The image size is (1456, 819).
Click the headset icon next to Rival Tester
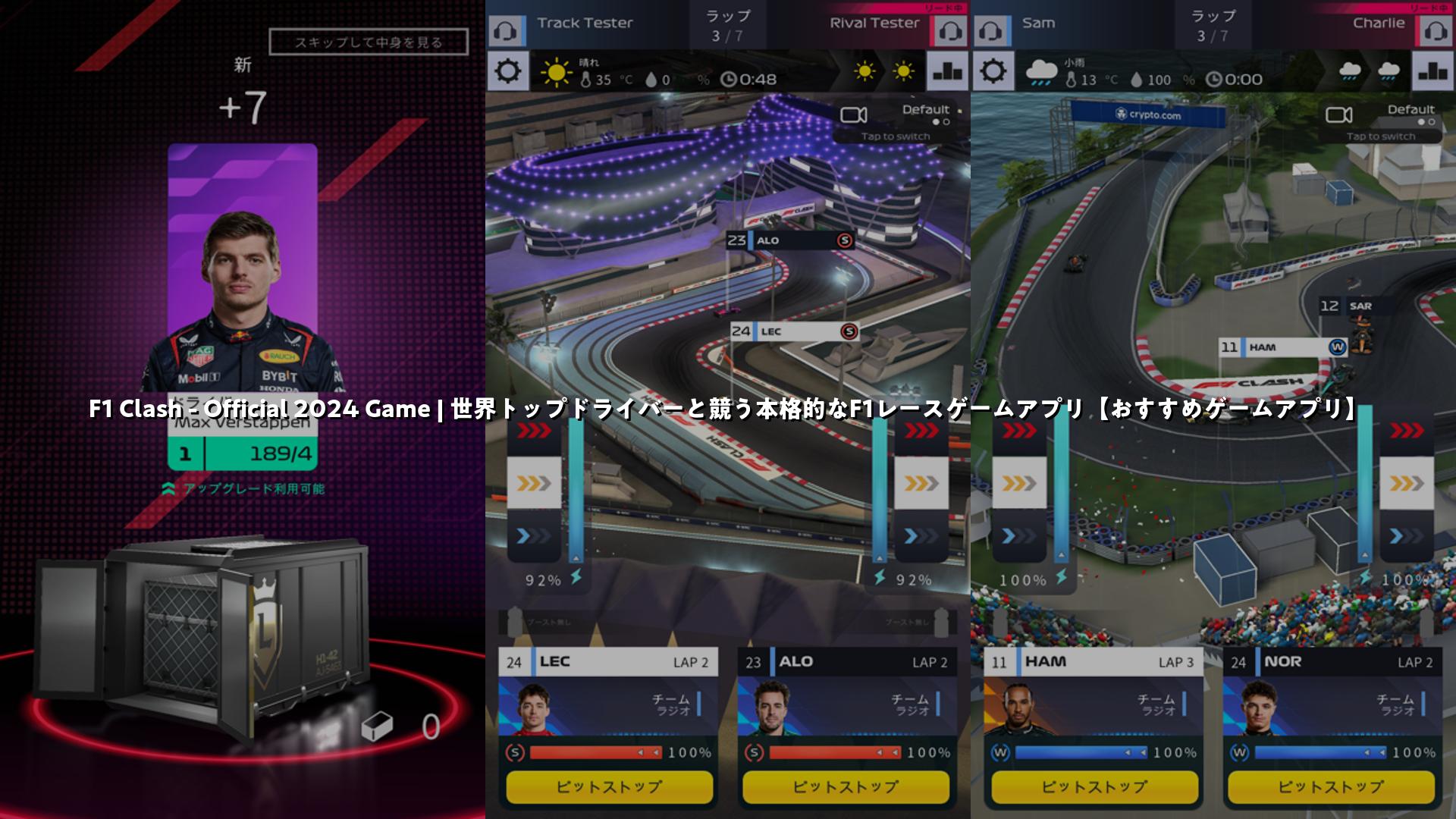tap(950, 32)
